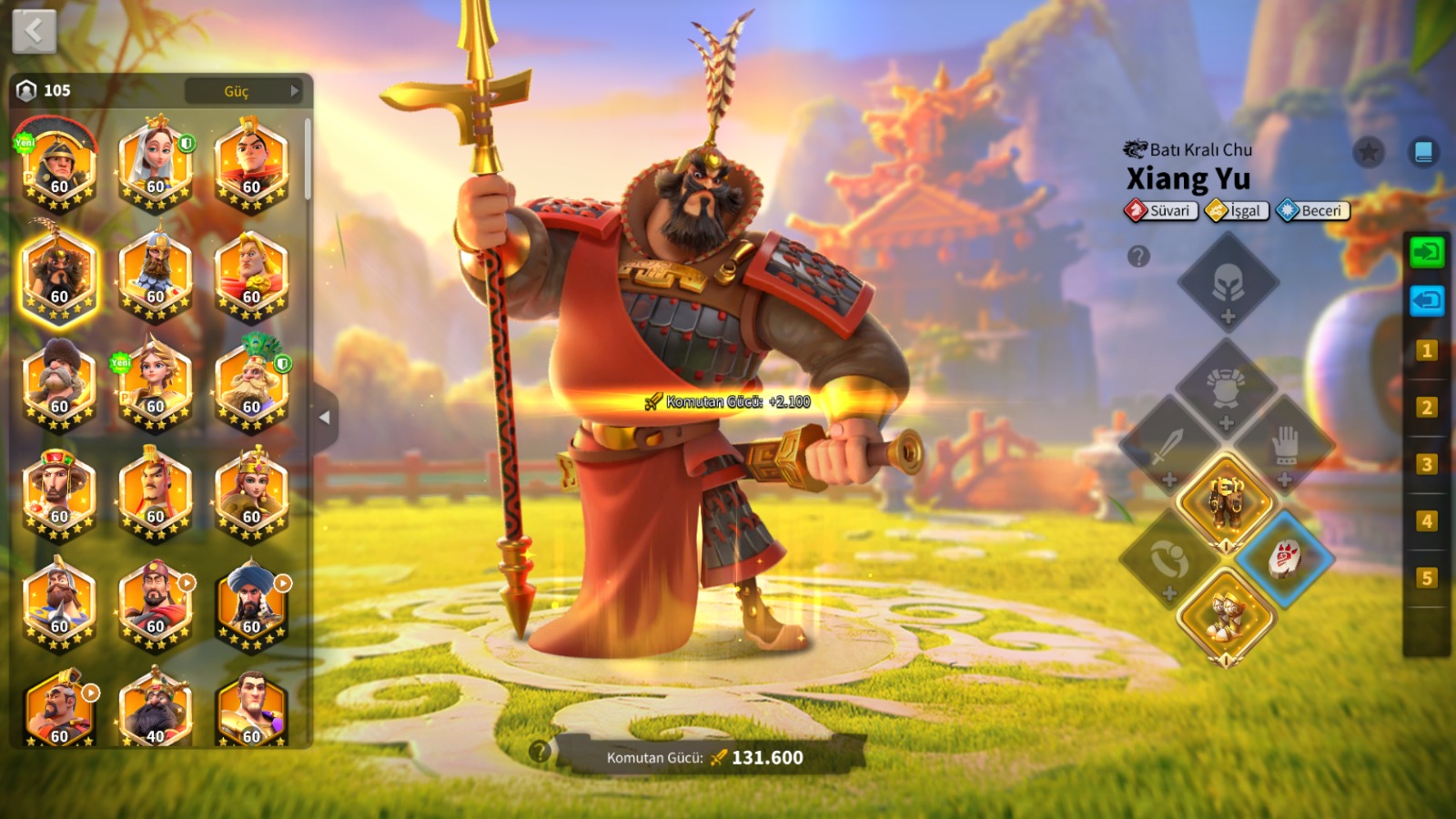The width and height of the screenshot is (1456, 819).
Task: Open the equipment help question mark
Action: 1138,257
